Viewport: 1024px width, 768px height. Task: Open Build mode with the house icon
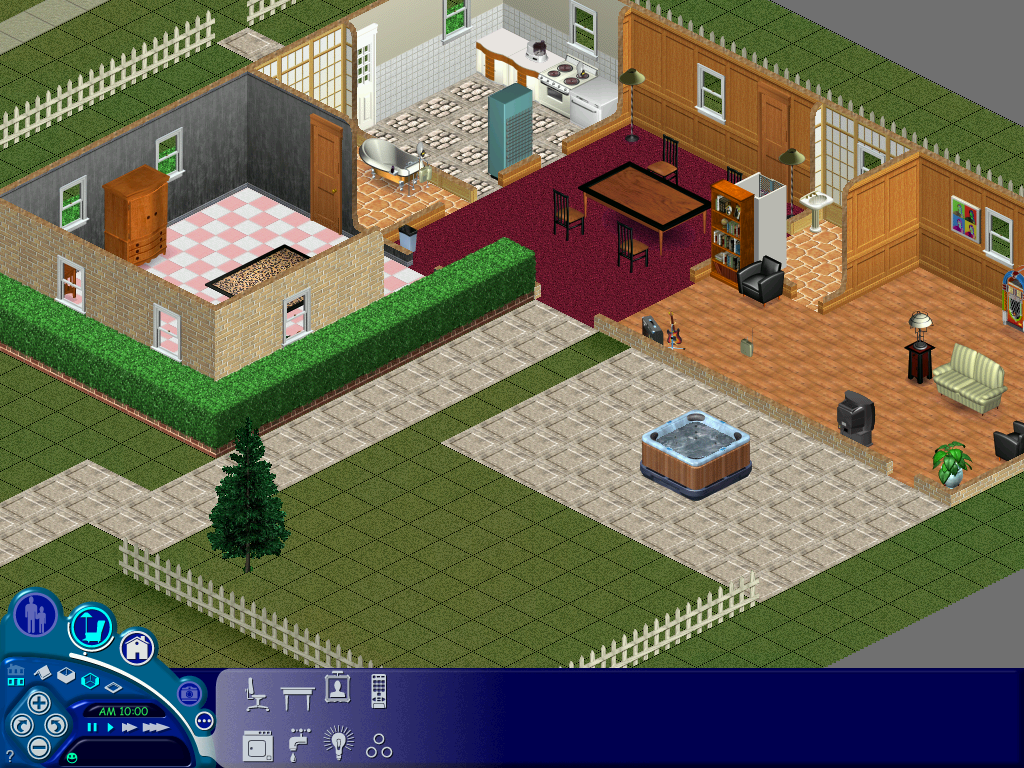tap(137, 647)
